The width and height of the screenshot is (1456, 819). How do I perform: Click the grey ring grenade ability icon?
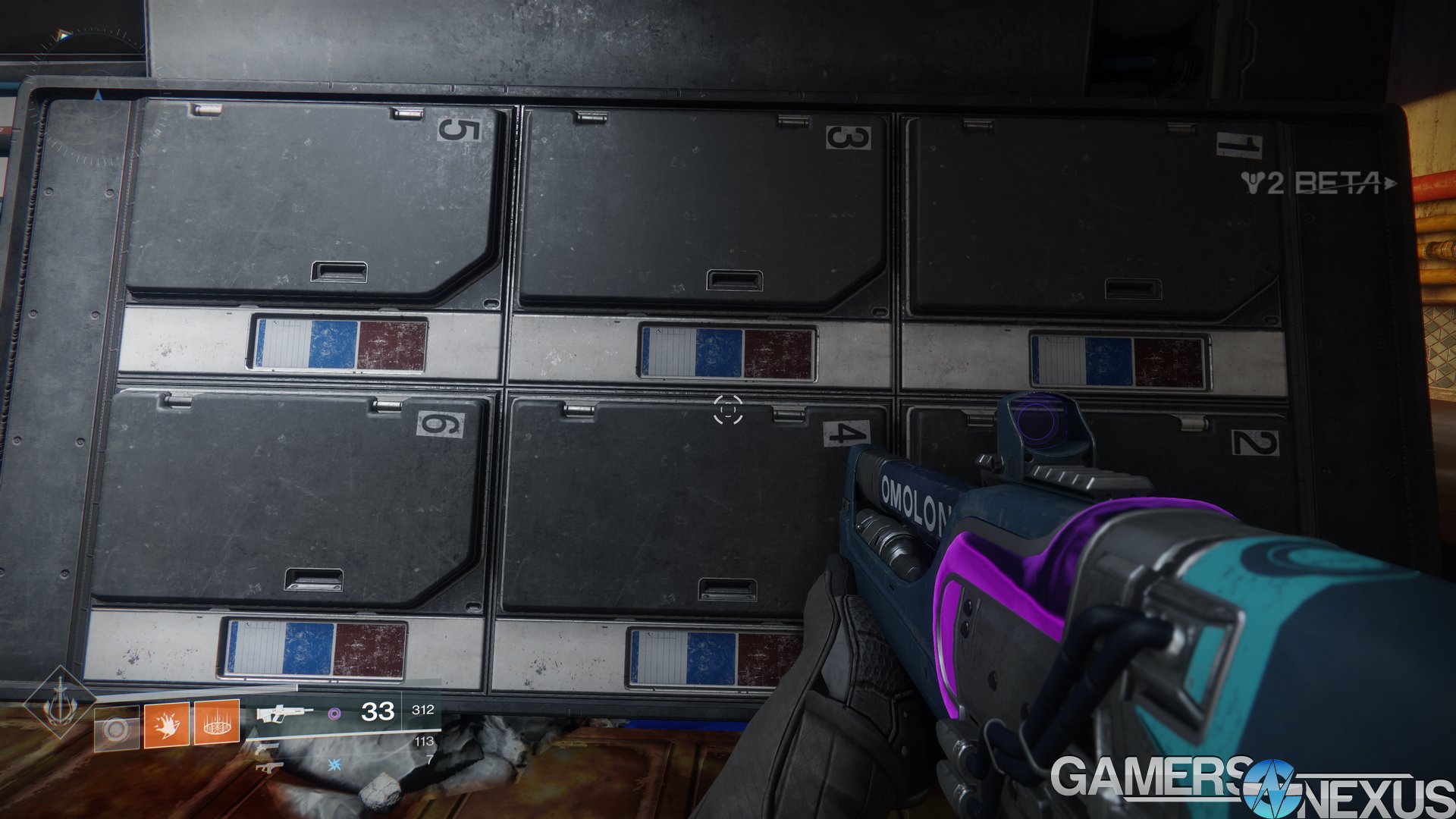(x=116, y=730)
